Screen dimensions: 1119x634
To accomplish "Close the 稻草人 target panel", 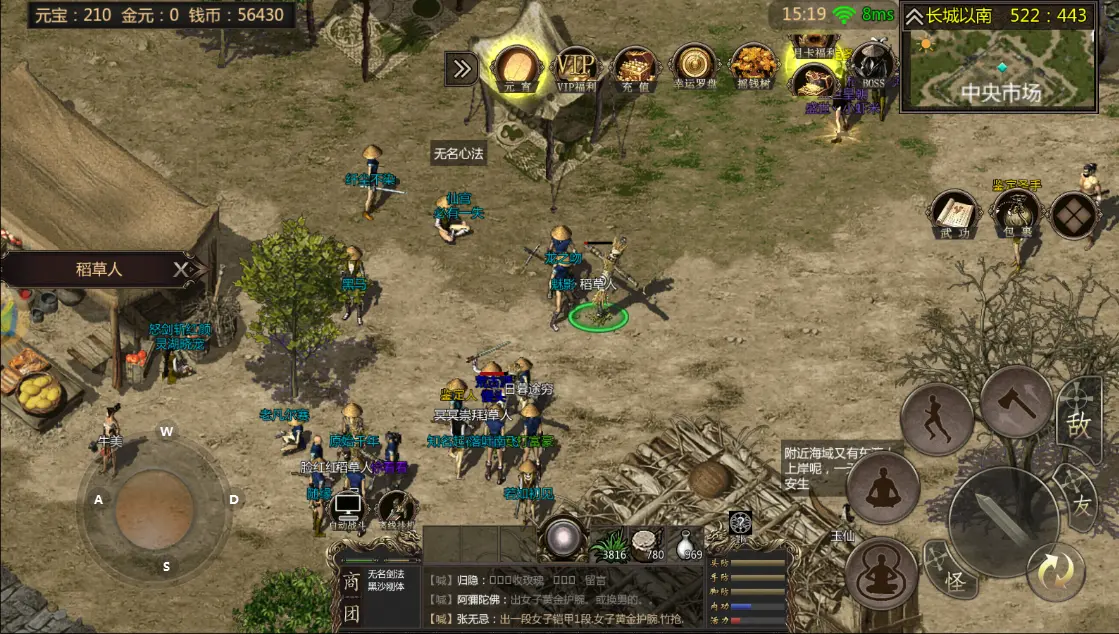I will click(180, 269).
